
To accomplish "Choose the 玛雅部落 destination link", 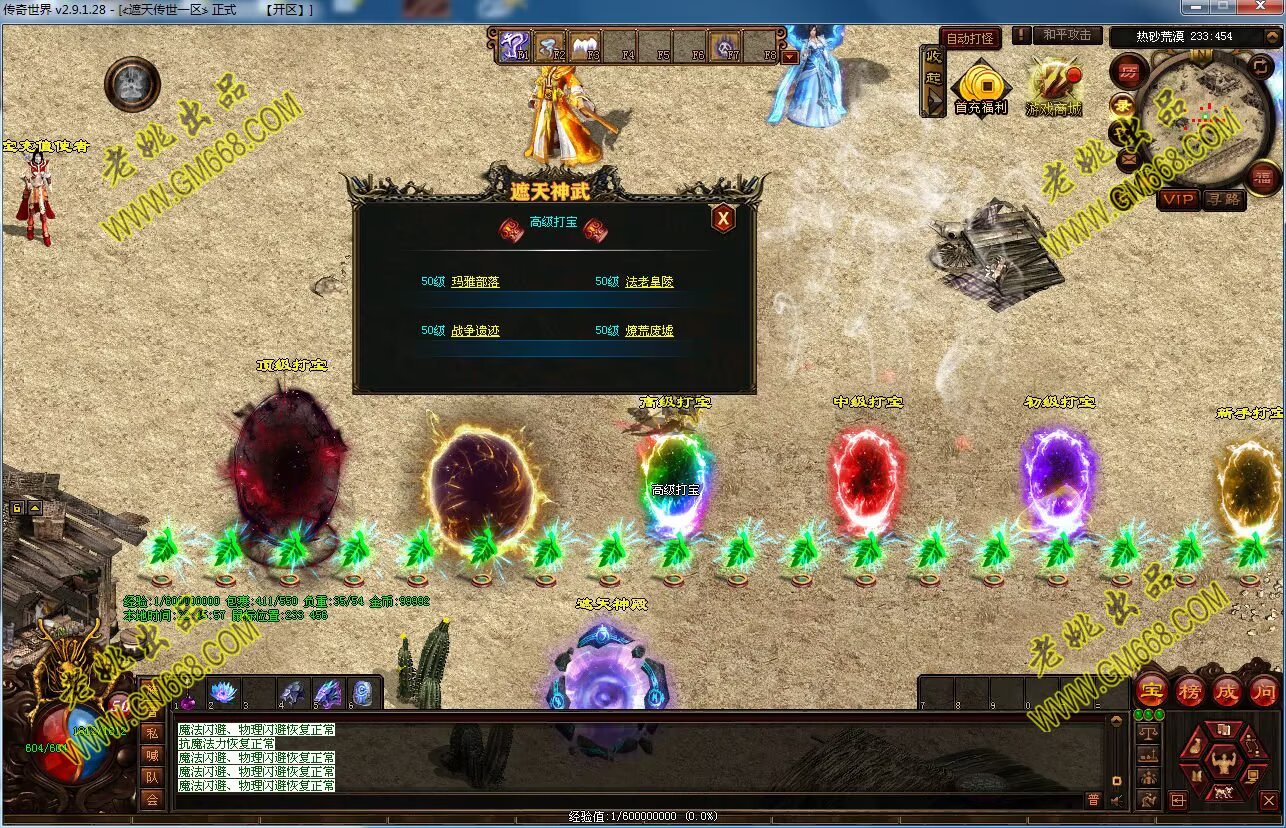I will click(475, 282).
